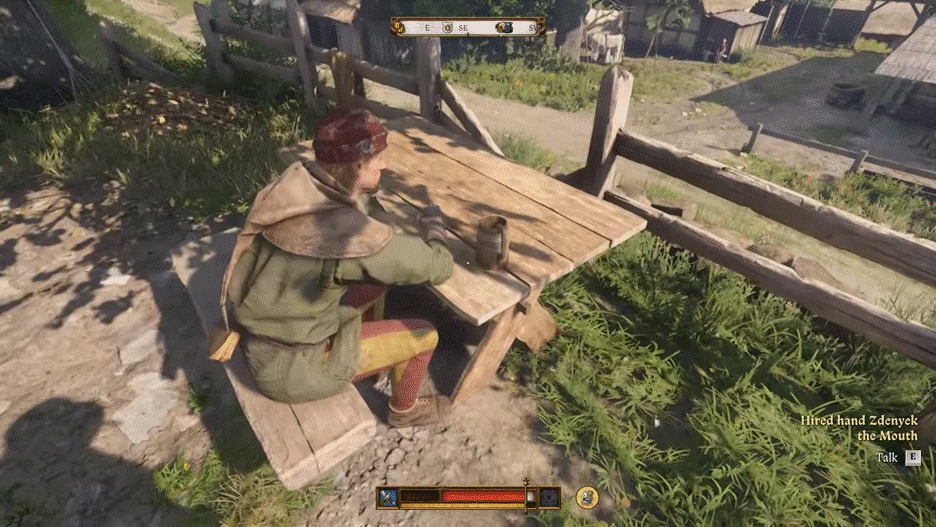Viewport: 936px width, 527px height.
Task: Click the round gold status icon near the health bar
Action: [x=587, y=496]
